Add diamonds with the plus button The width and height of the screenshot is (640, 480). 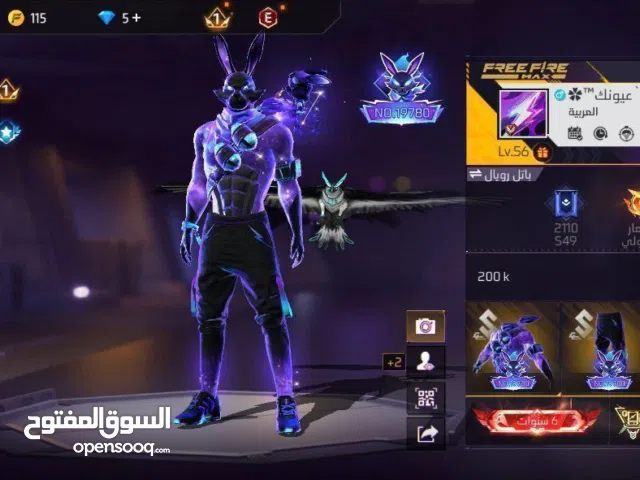coord(137,18)
